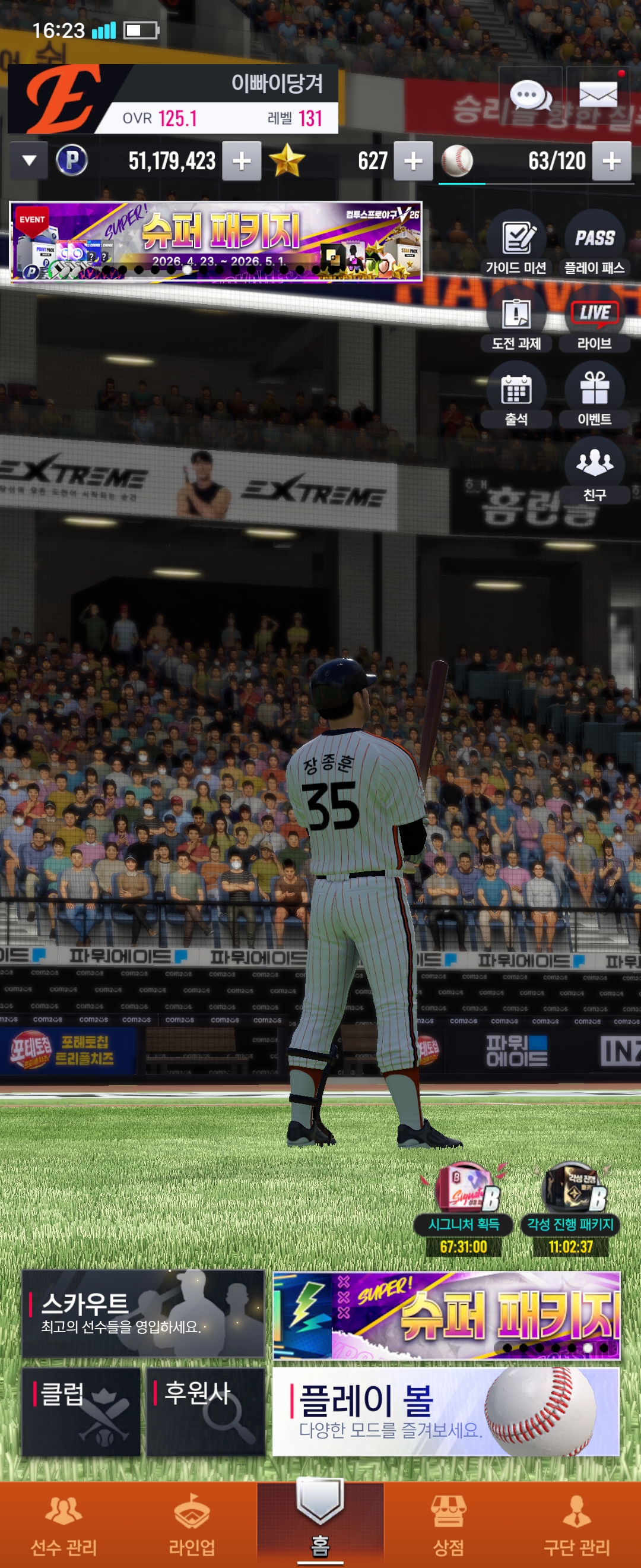Open the mailbox envelope icon
641x1568 pixels.
tap(598, 95)
